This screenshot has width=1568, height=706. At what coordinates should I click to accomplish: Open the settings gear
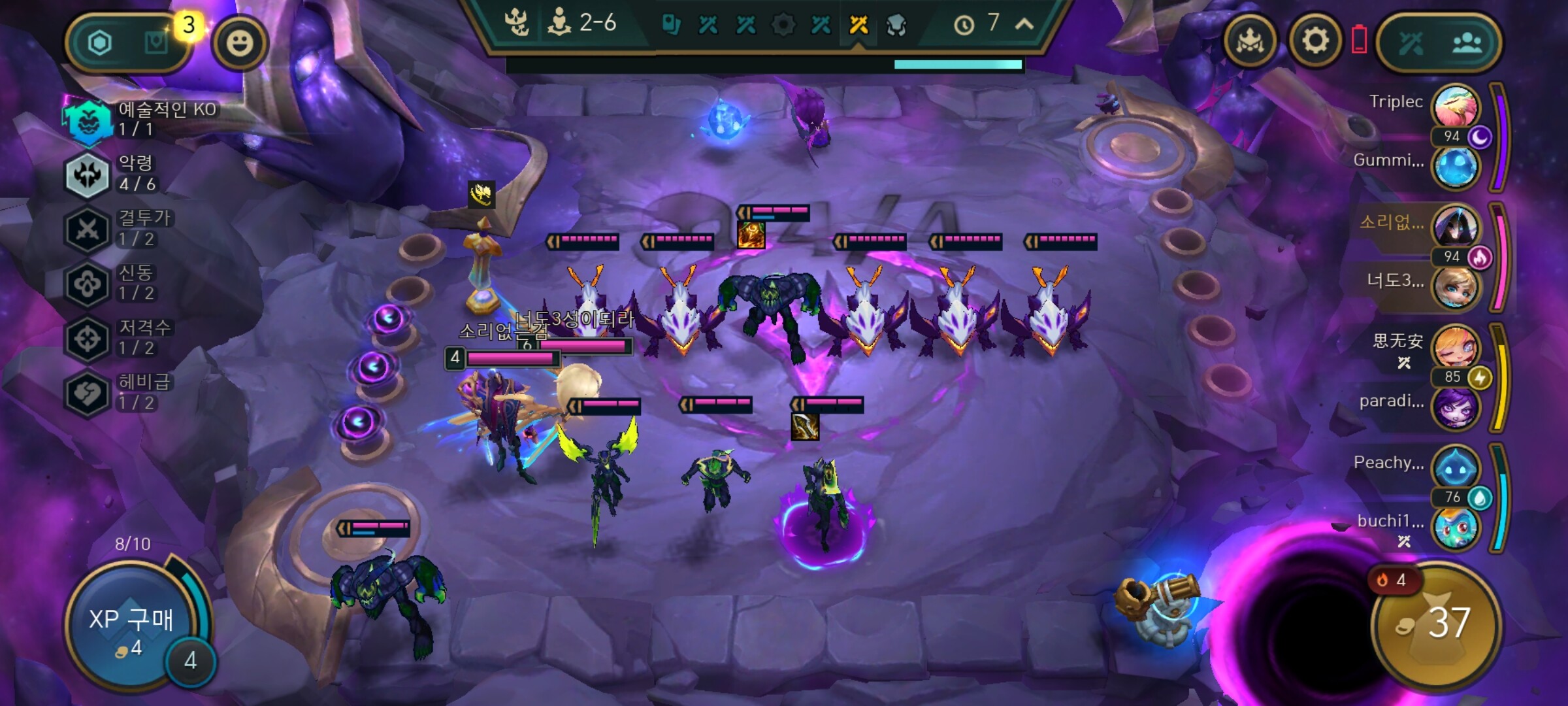1315,42
